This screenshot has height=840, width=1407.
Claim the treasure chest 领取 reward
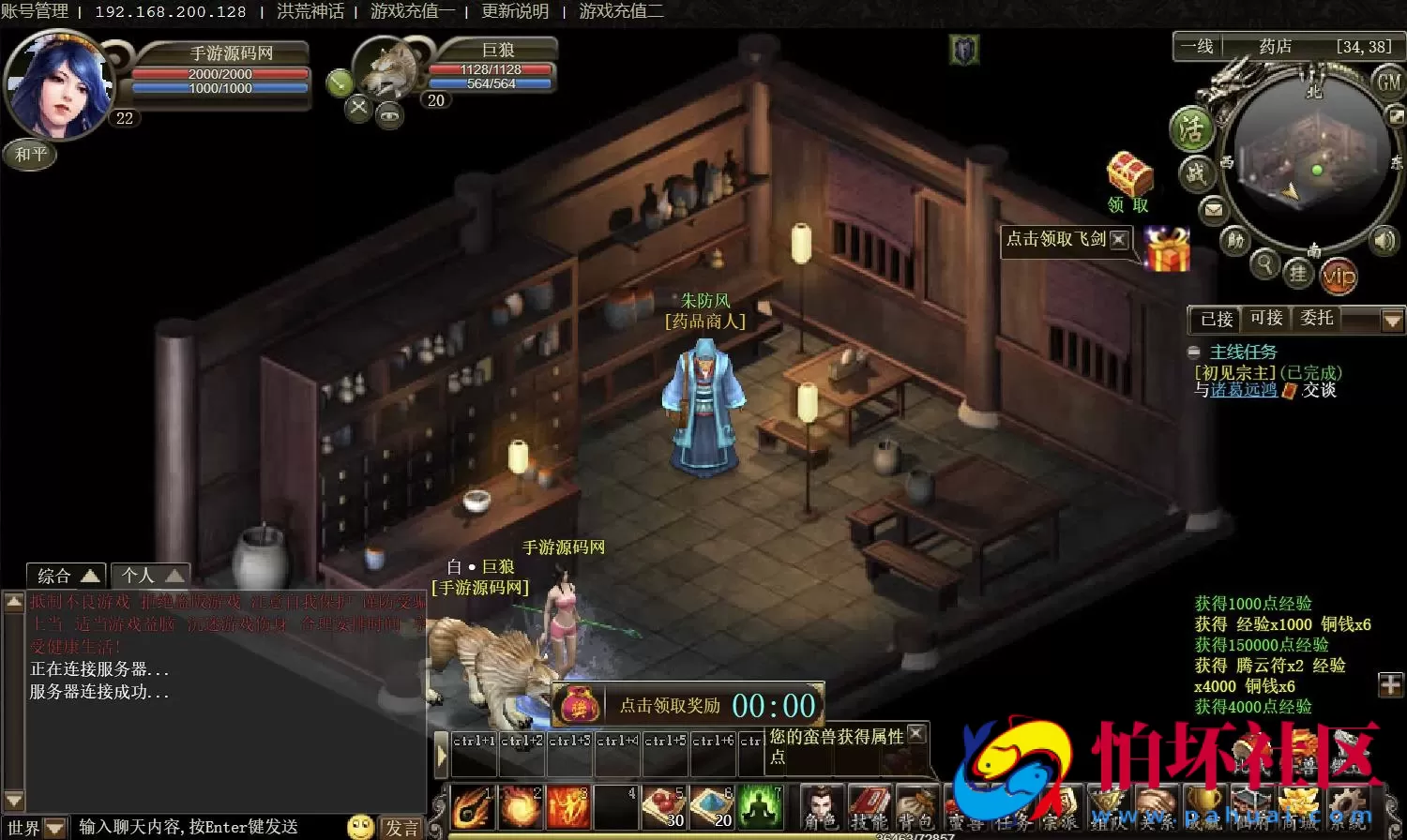(1129, 181)
